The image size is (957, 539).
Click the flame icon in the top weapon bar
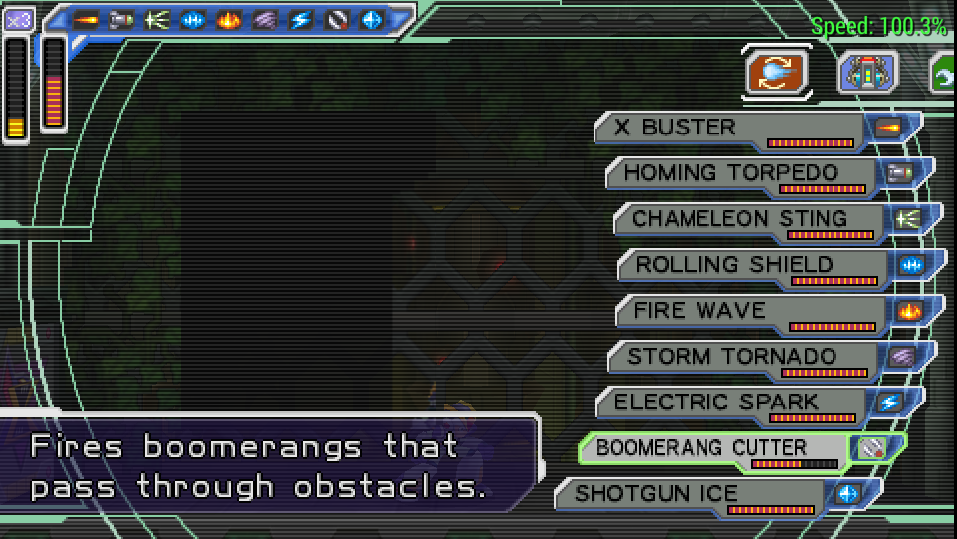coord(229,19)
